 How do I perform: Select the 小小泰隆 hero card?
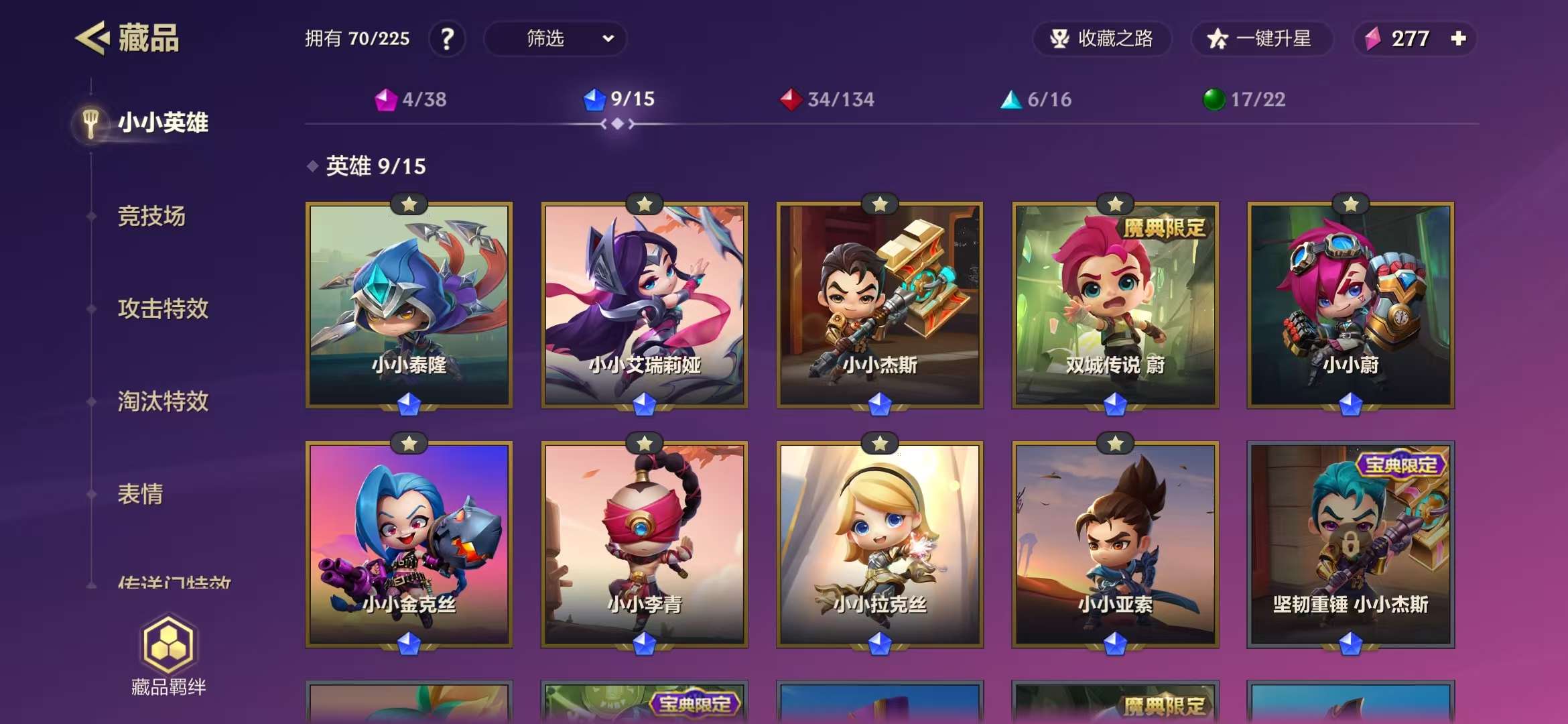[409, 305]
